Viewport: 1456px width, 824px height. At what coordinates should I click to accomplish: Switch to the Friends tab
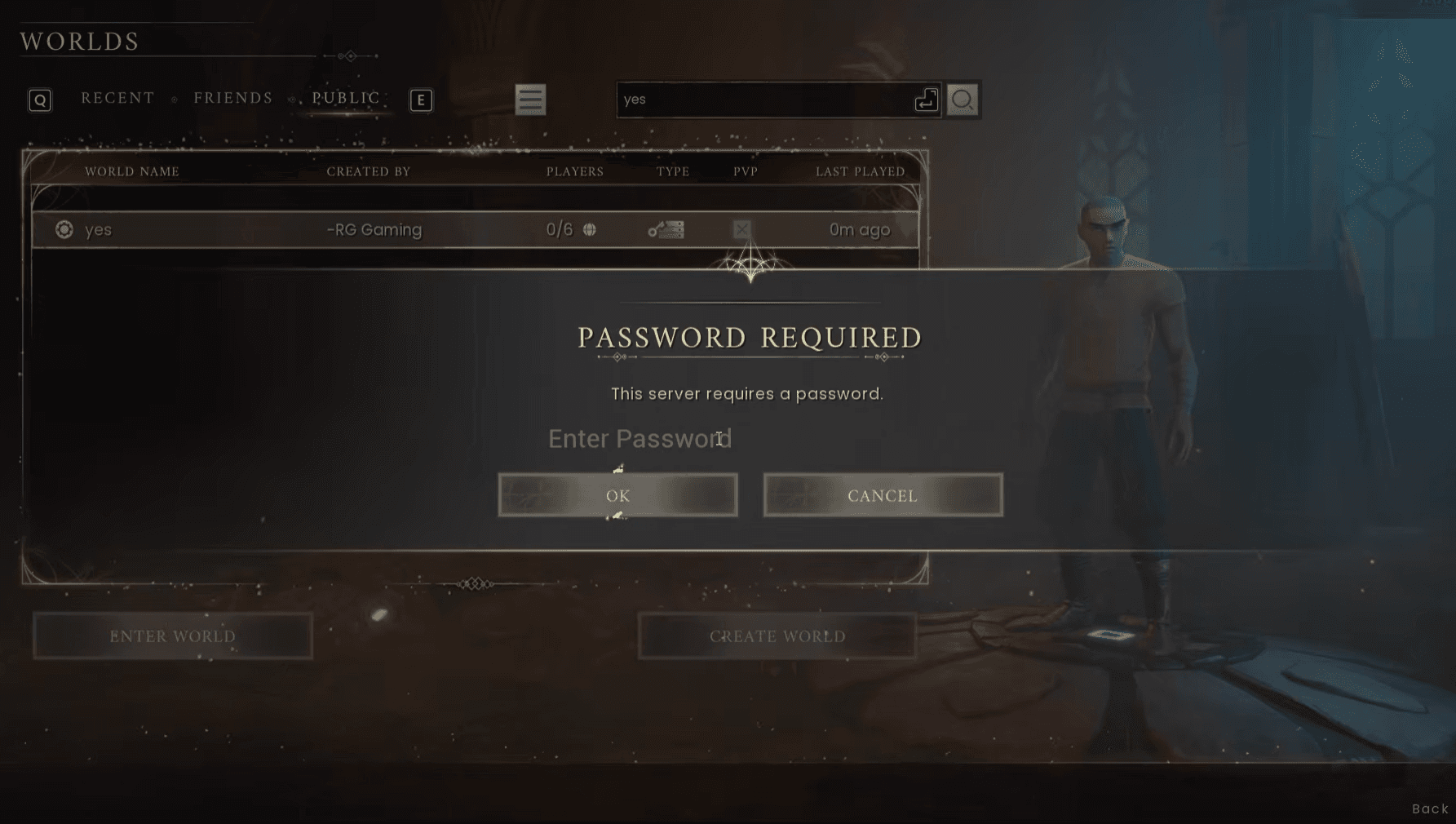(x=233, y=97)
